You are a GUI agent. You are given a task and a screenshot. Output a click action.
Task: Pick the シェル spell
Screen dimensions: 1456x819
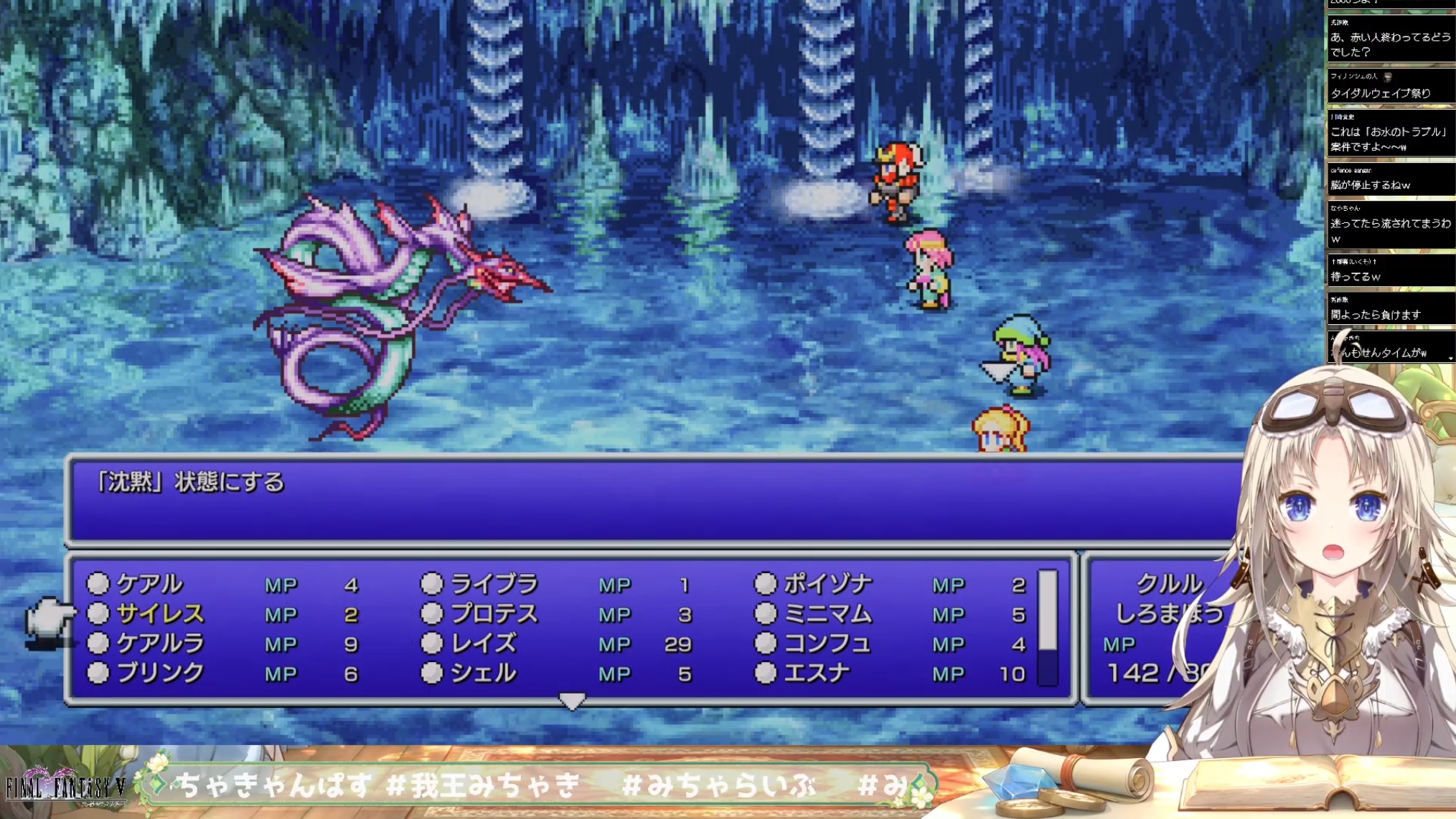click(x=483, y=673)
